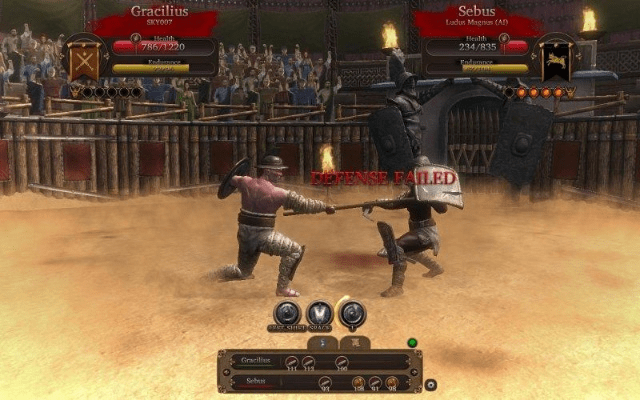Select Gracilius's crossed-swords banner emblem
The width and height of the screenshot is (640, 400).
click(83, 61)
